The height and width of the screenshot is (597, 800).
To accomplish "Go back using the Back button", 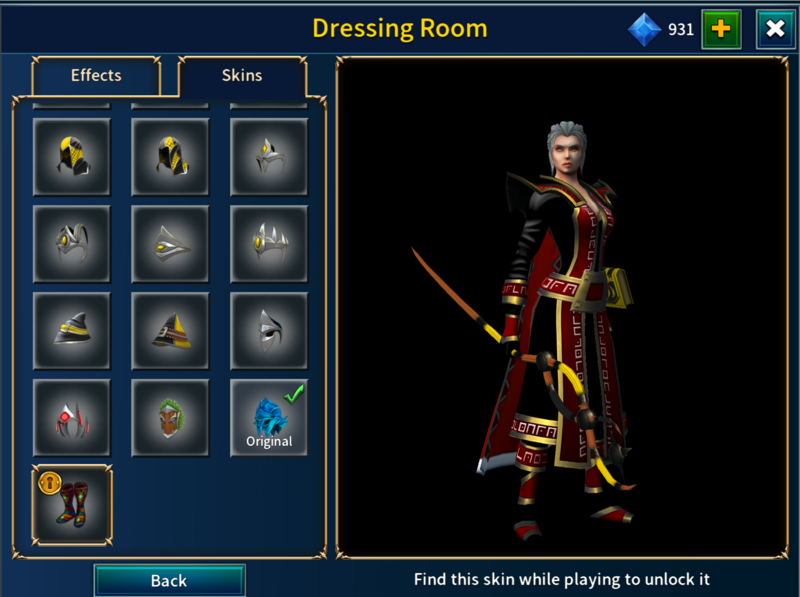I will click(169, 580).
